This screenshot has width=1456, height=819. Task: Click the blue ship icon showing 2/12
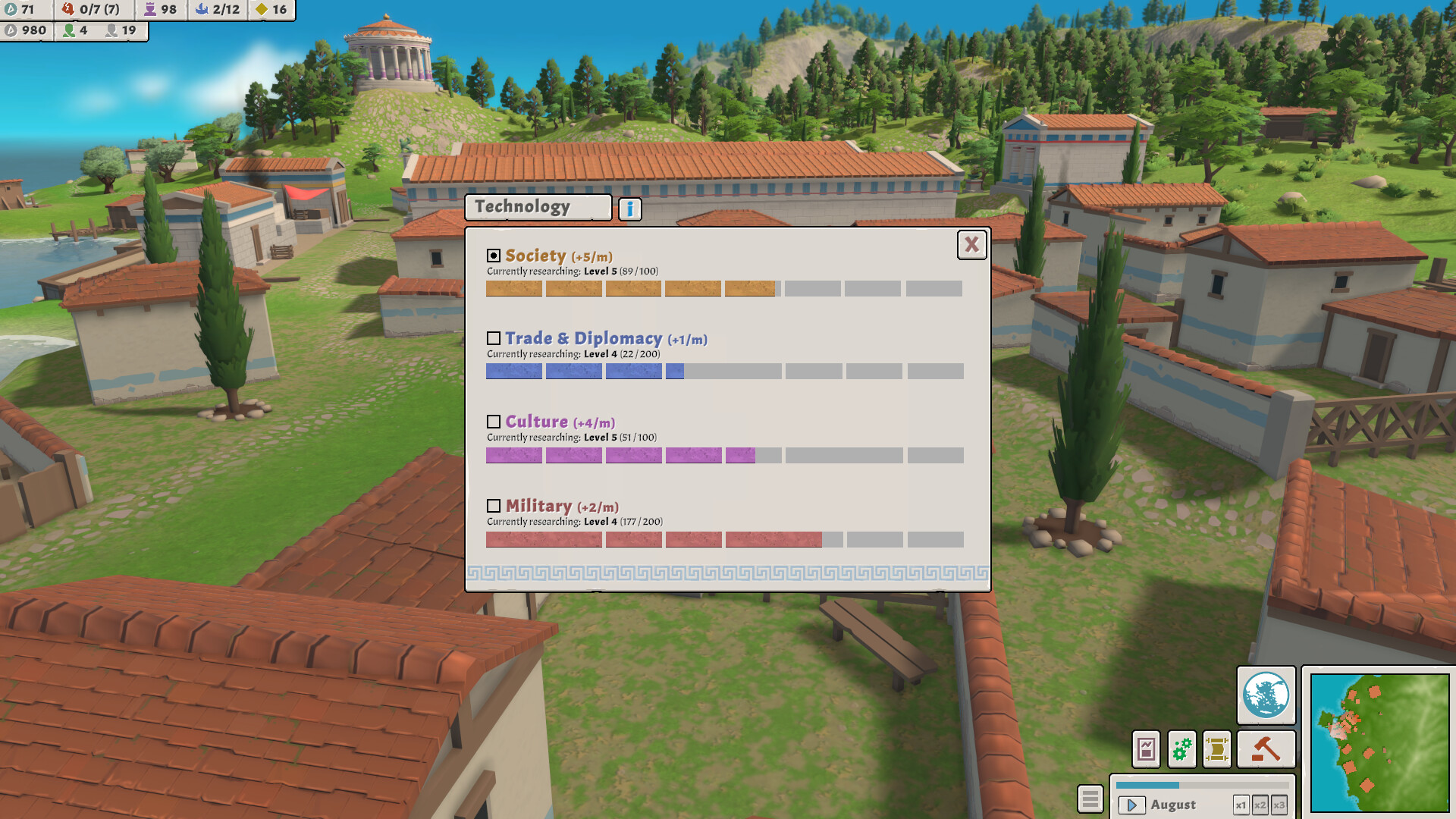[216, 11]
